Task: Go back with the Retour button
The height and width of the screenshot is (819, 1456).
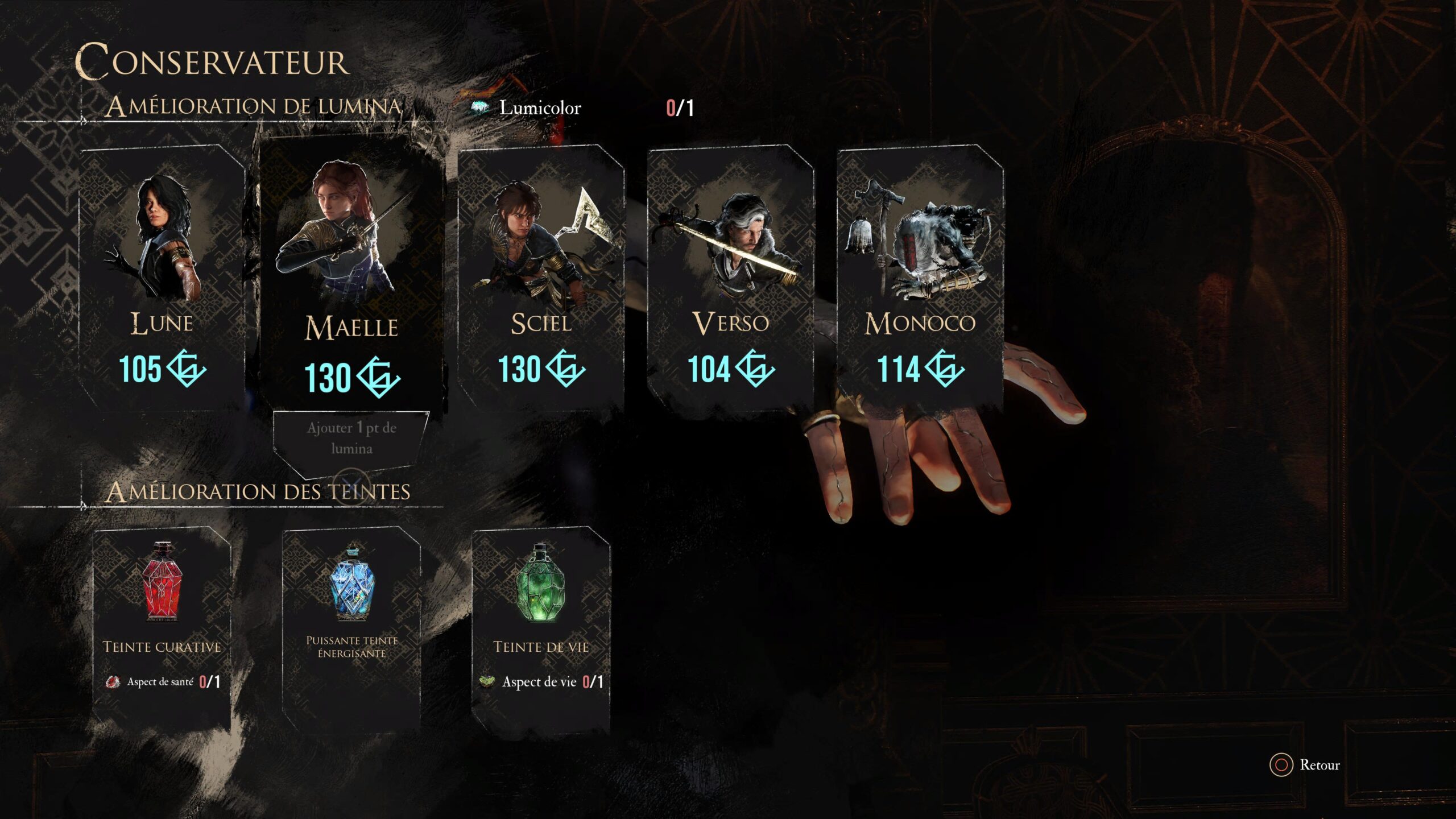Action: click(x=1305, y=765)
